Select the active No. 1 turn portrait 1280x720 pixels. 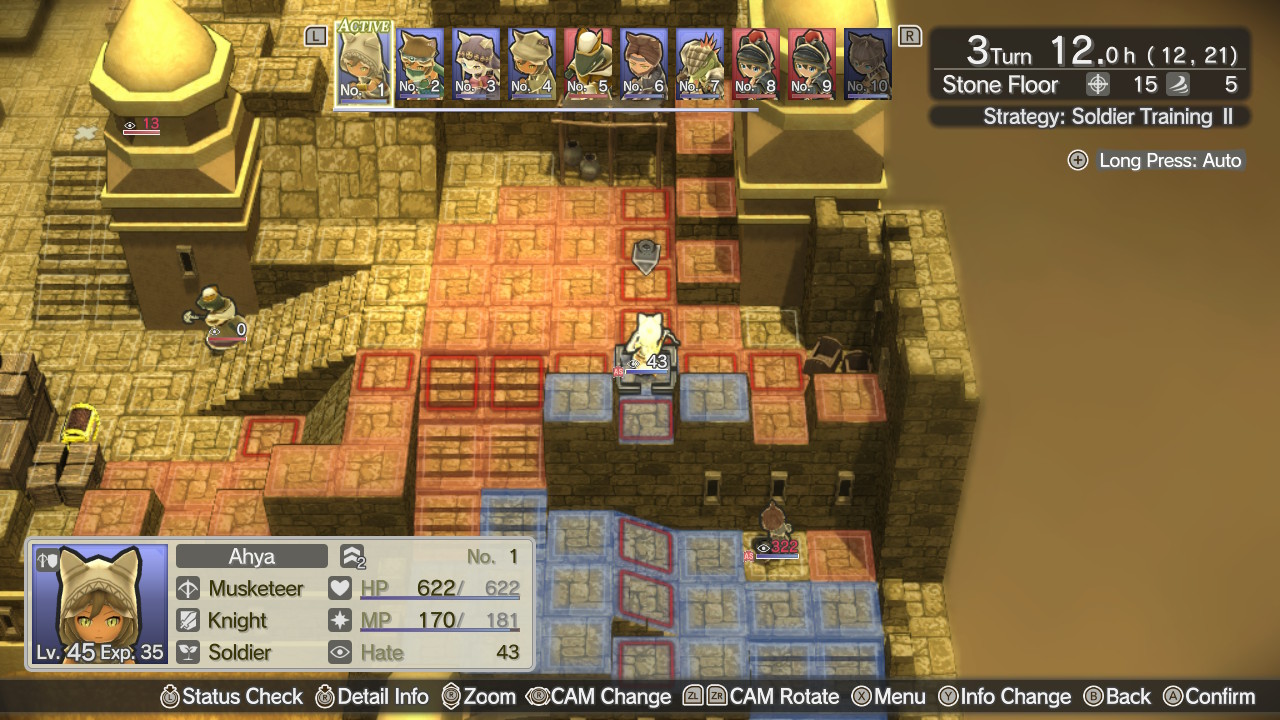(x=363, y=62)
